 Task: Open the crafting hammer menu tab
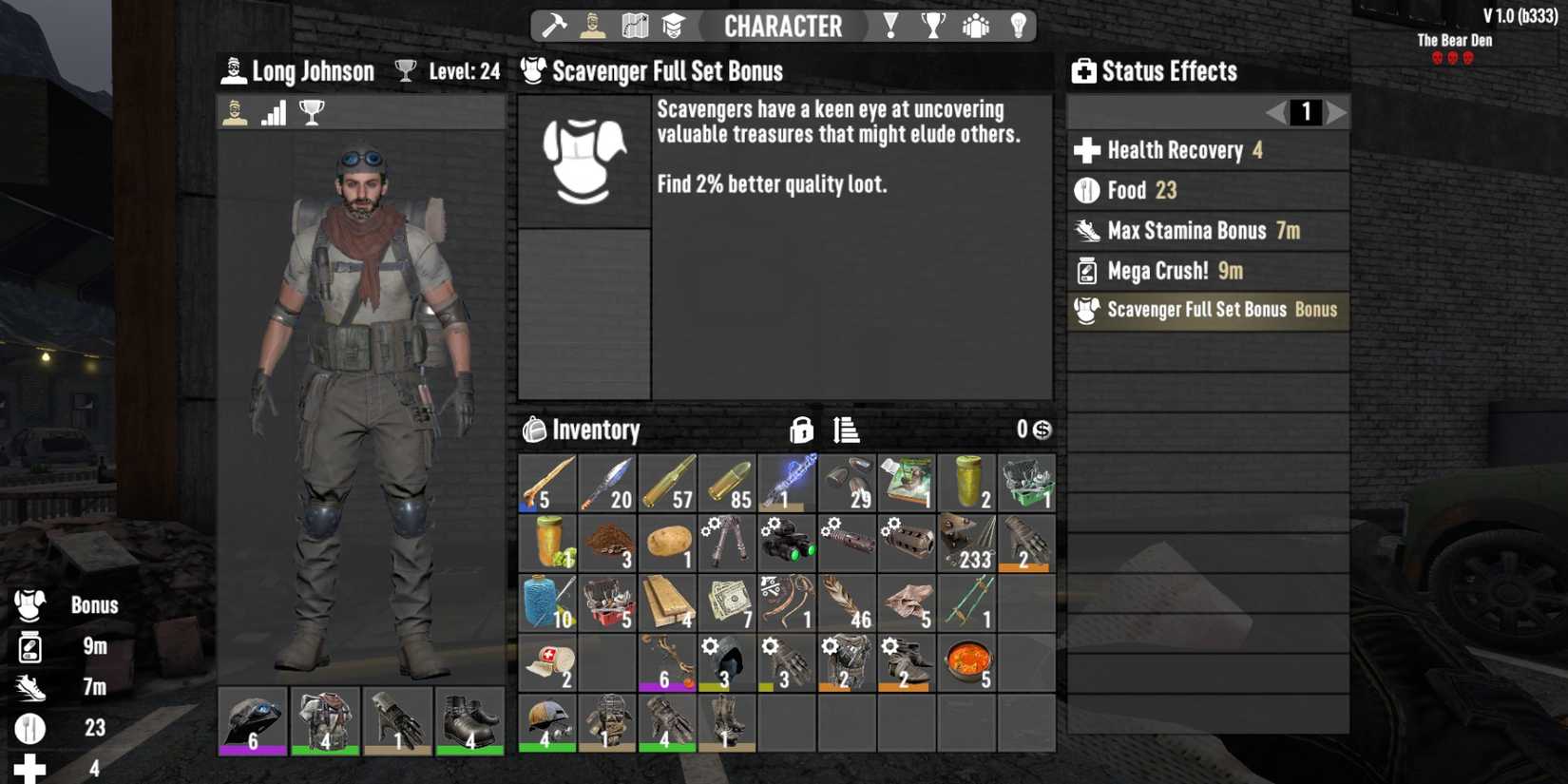pyautogui.click(x=554, y=26)
